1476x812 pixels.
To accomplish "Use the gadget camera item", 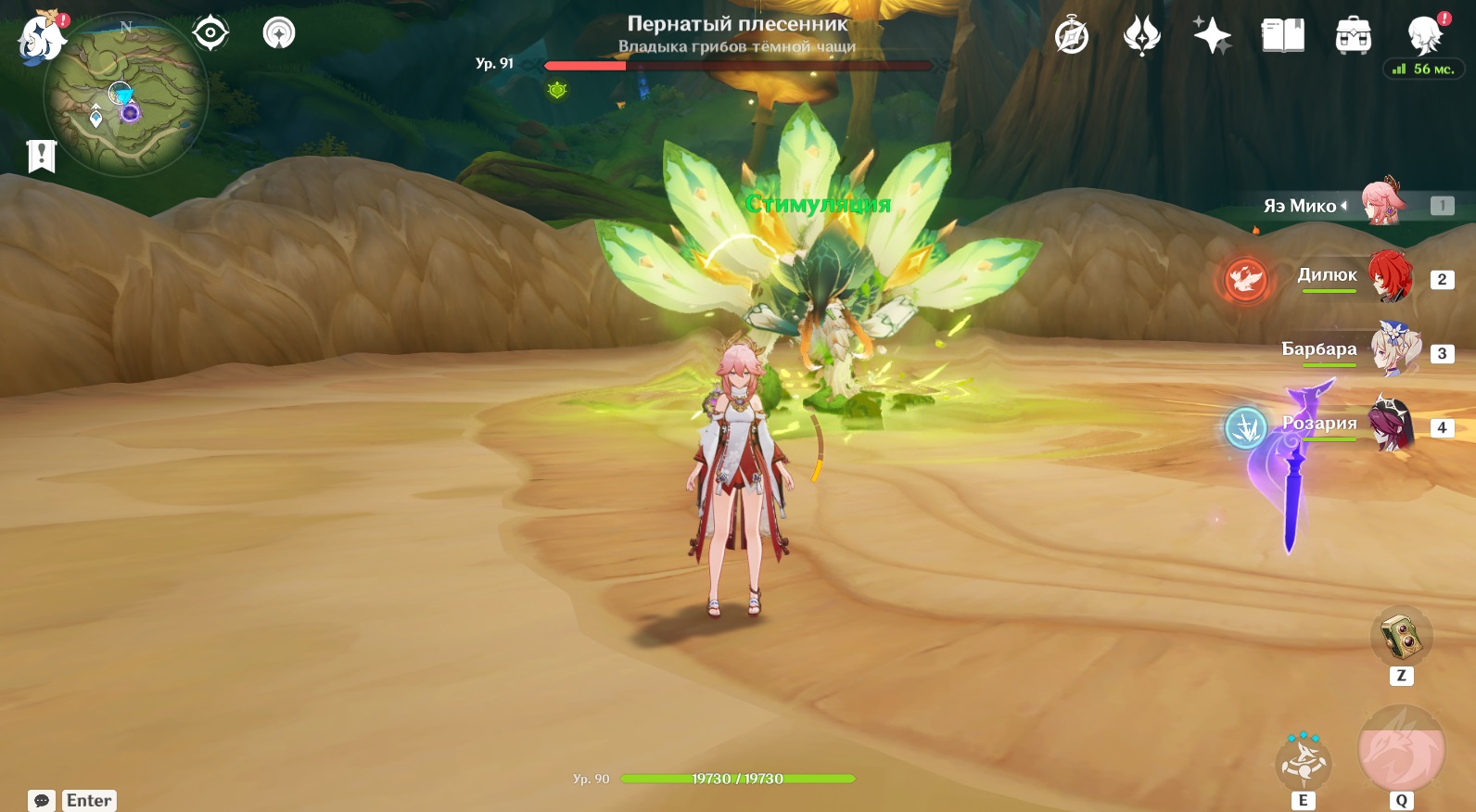I will [1401, 637].
